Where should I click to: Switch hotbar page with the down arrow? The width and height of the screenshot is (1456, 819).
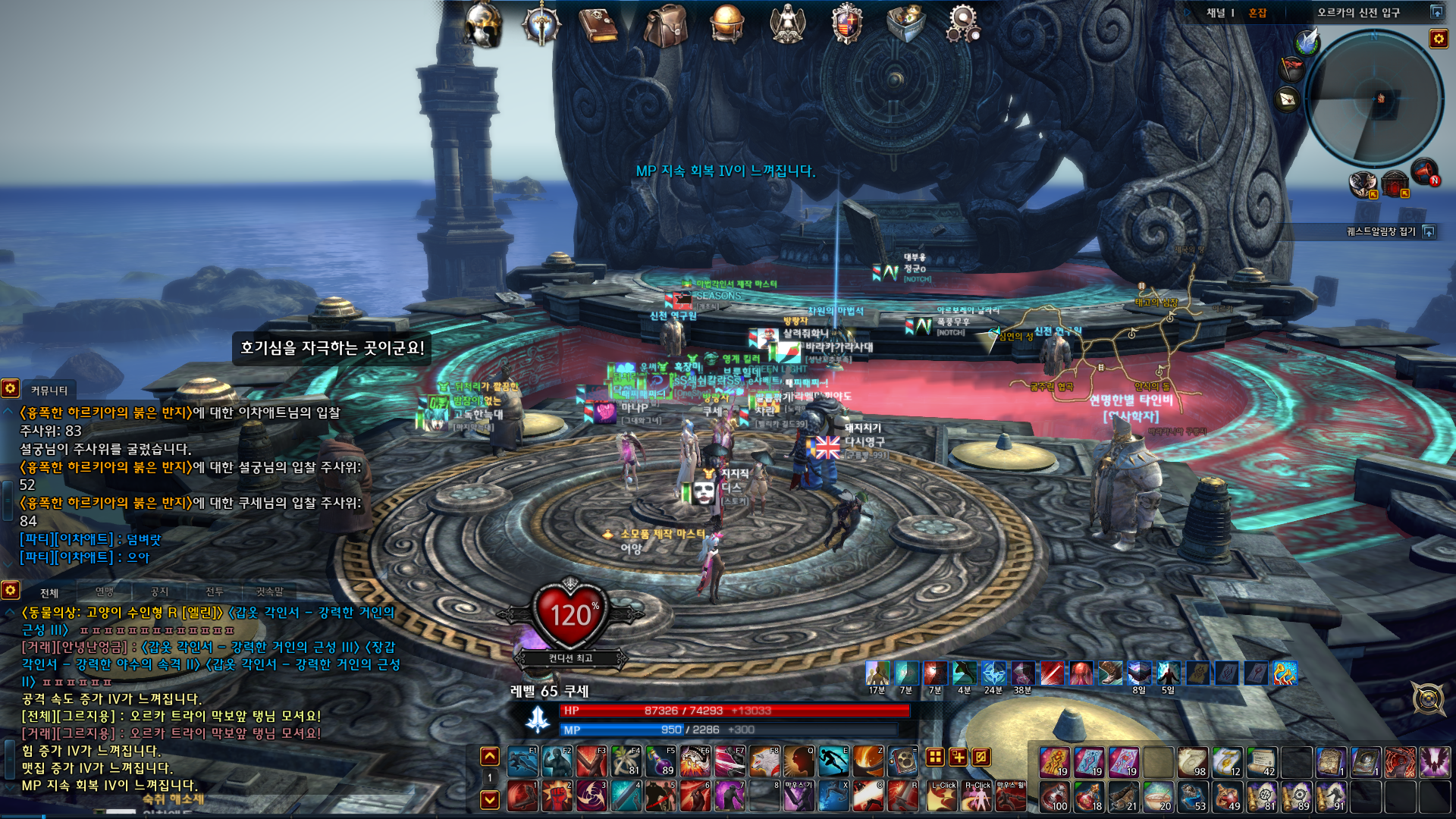point(490,799)
